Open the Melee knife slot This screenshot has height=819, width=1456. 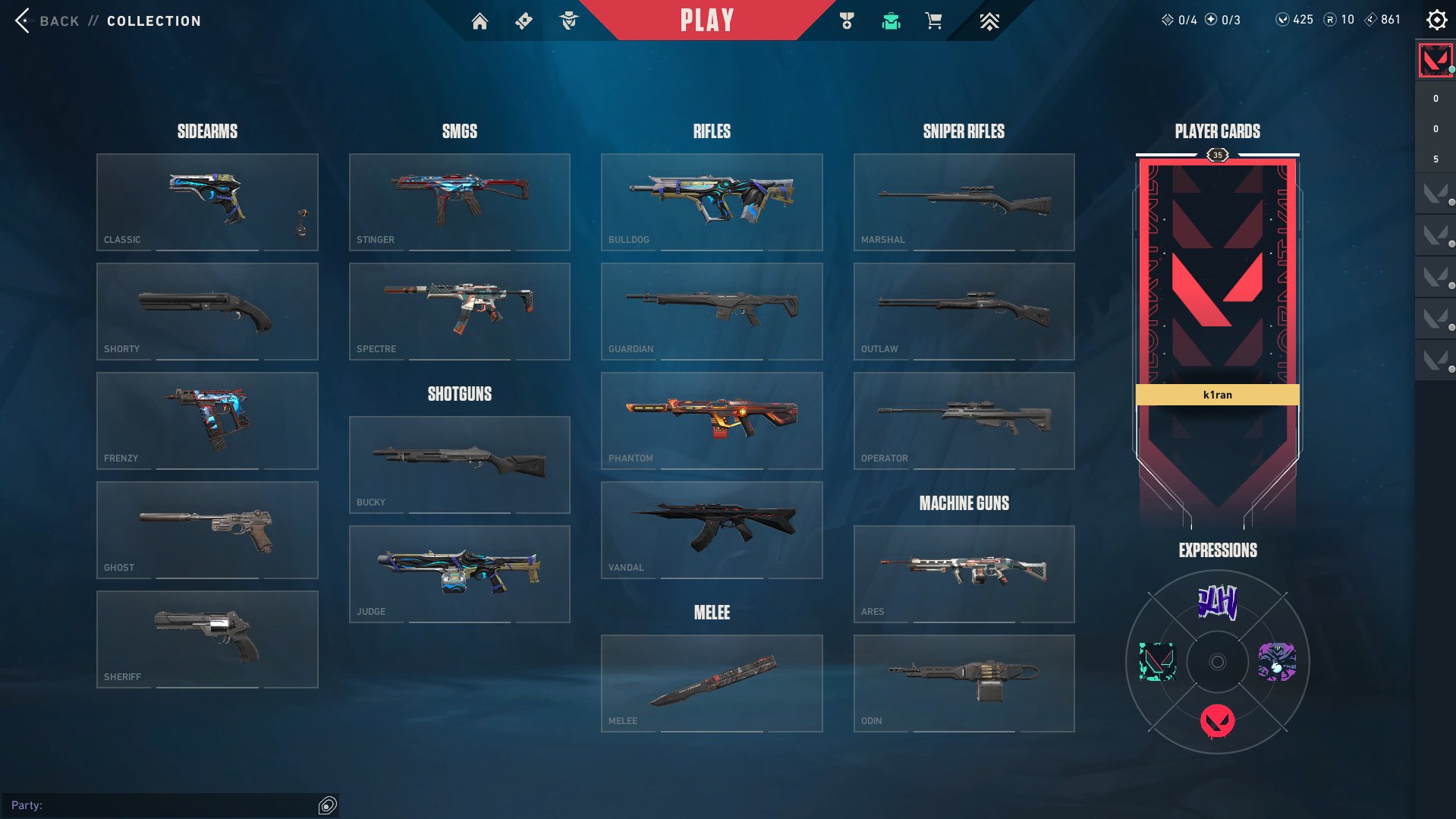coord(712,683)
